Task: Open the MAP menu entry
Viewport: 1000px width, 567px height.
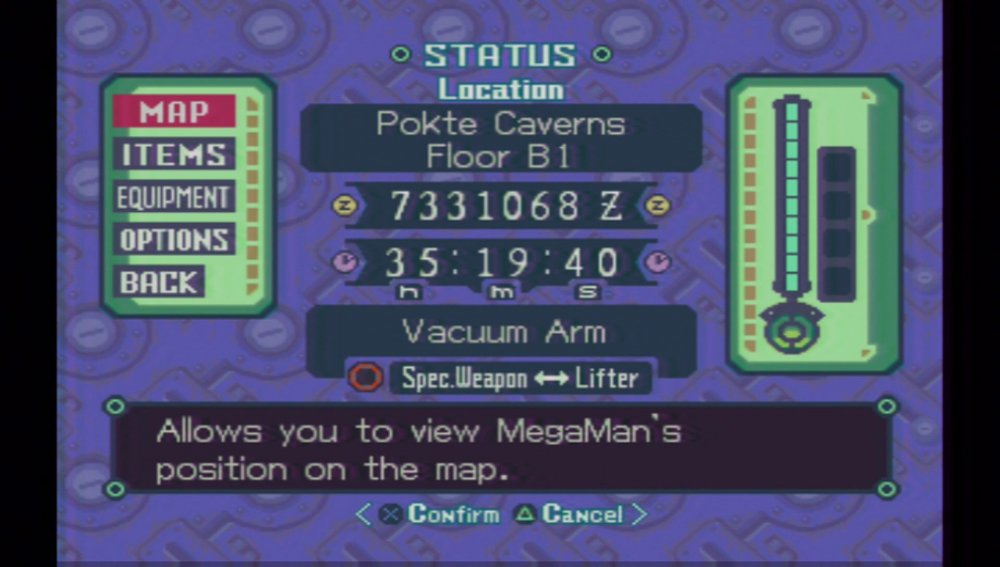Action: (173, 111)
